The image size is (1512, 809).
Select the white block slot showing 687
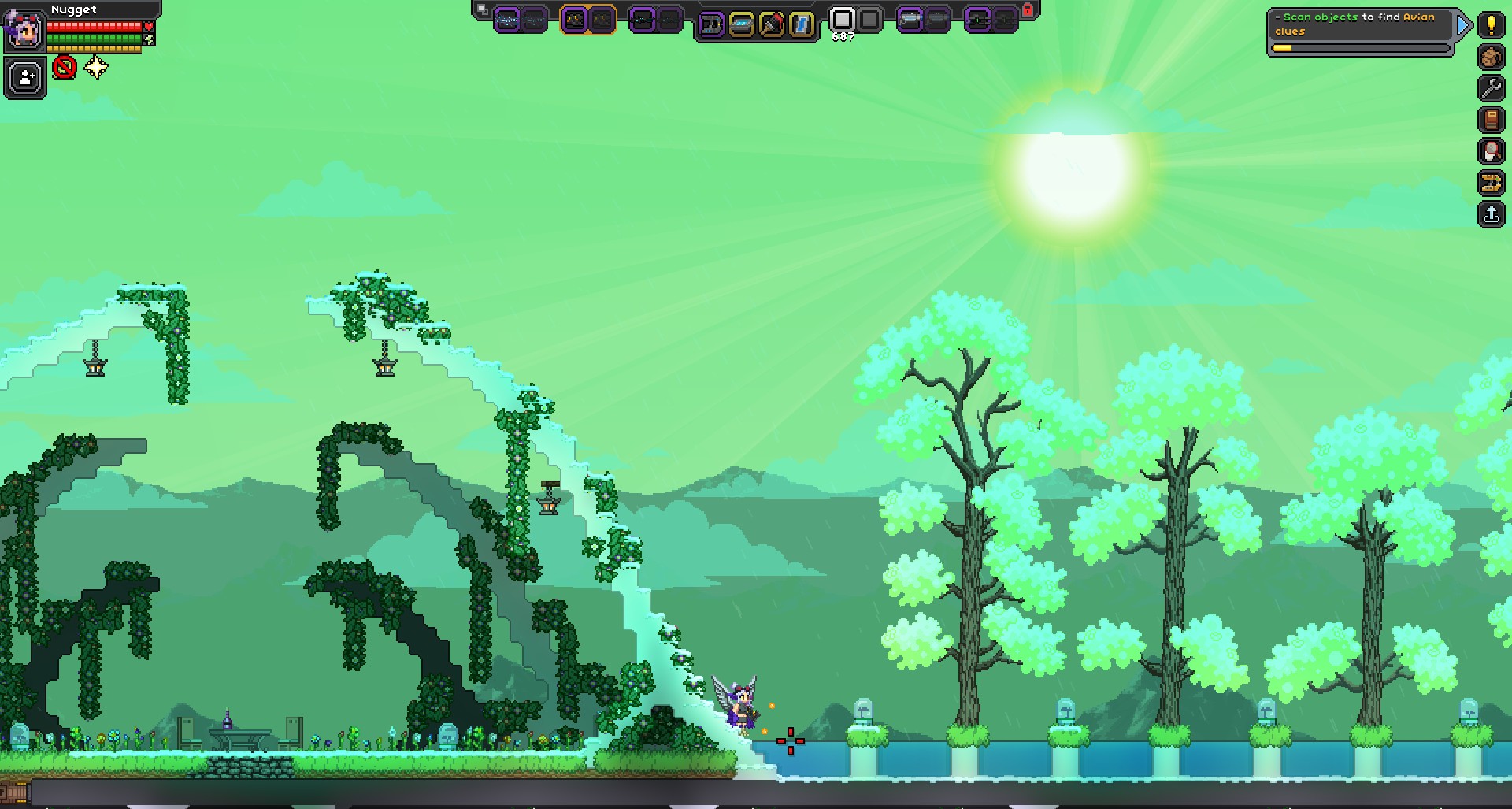tap(843, 19)
